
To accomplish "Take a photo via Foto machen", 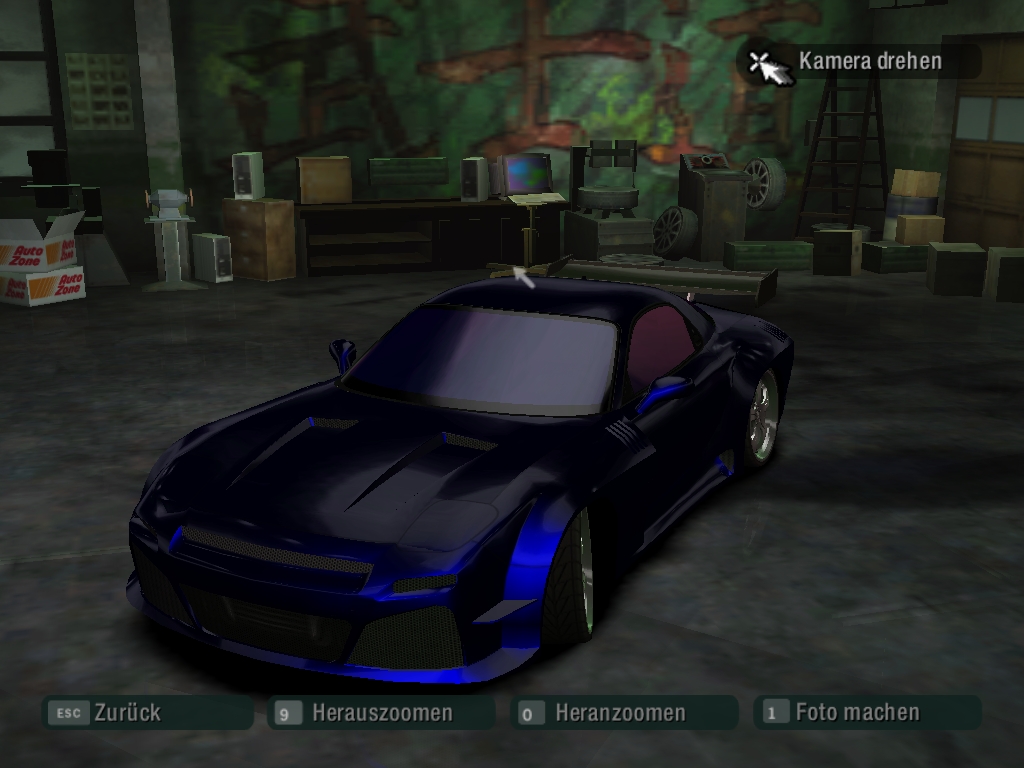I will [856, 713].
